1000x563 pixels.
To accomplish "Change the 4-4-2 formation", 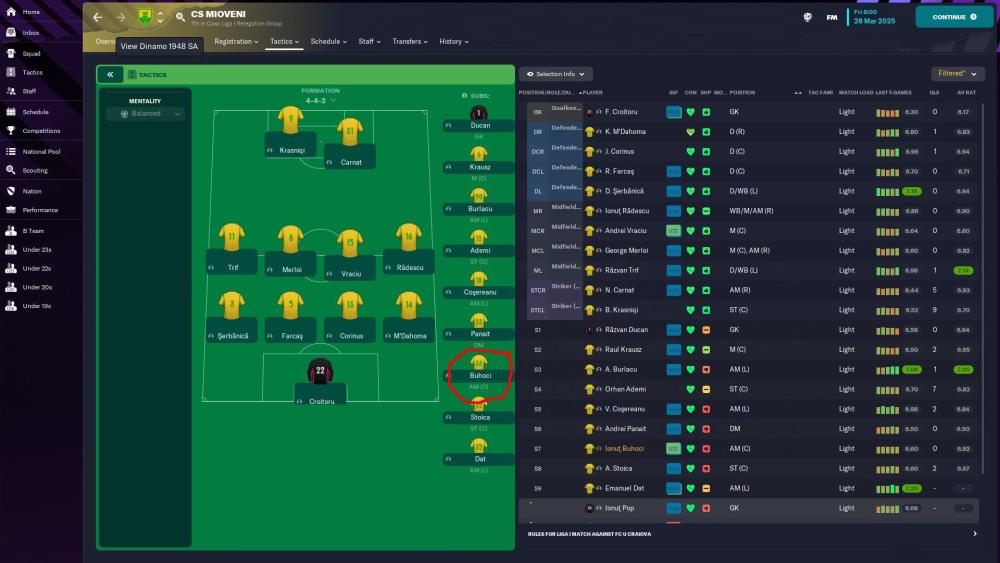I will click(x=320, y=100).
